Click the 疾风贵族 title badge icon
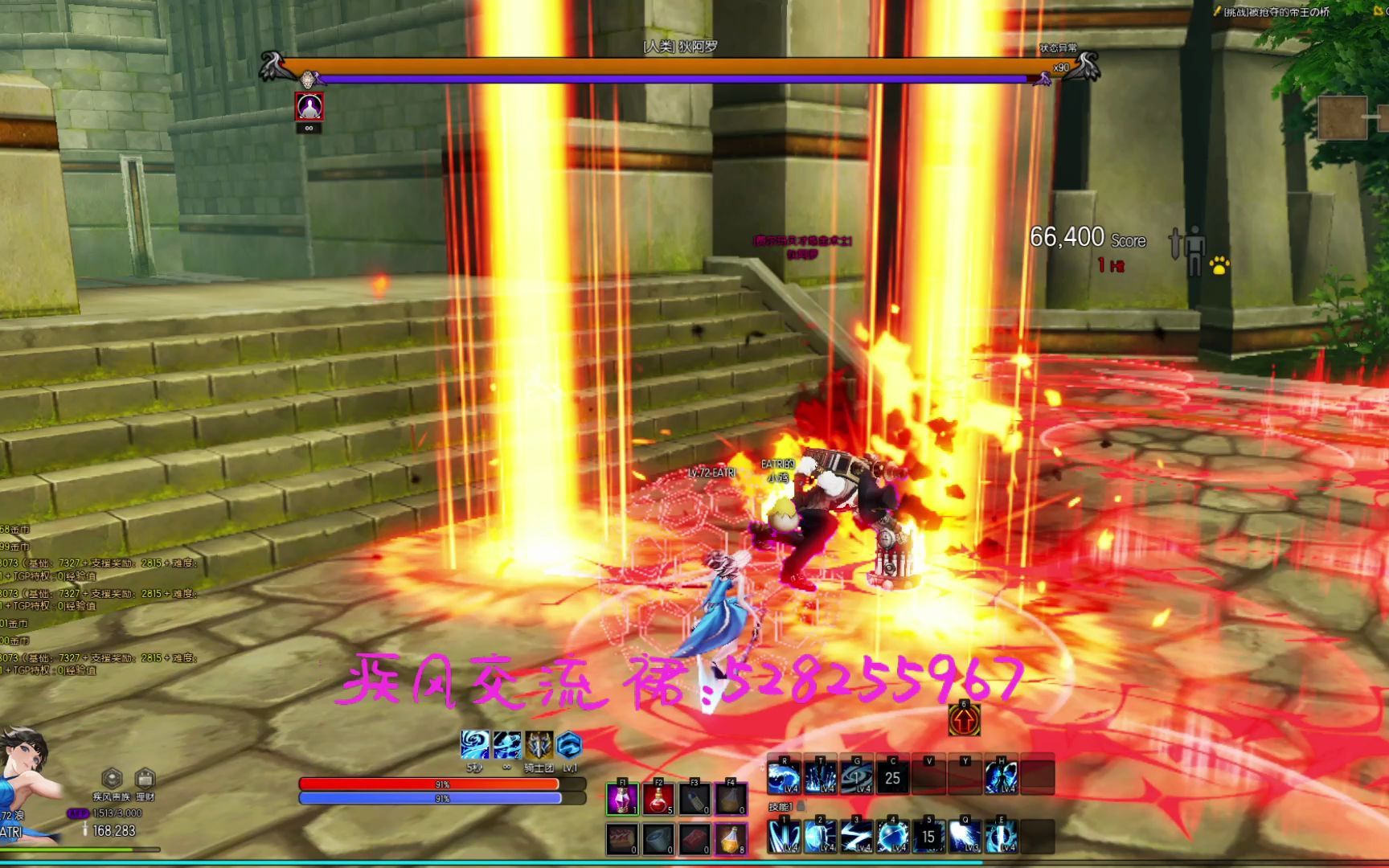 [x=112, y=777]
